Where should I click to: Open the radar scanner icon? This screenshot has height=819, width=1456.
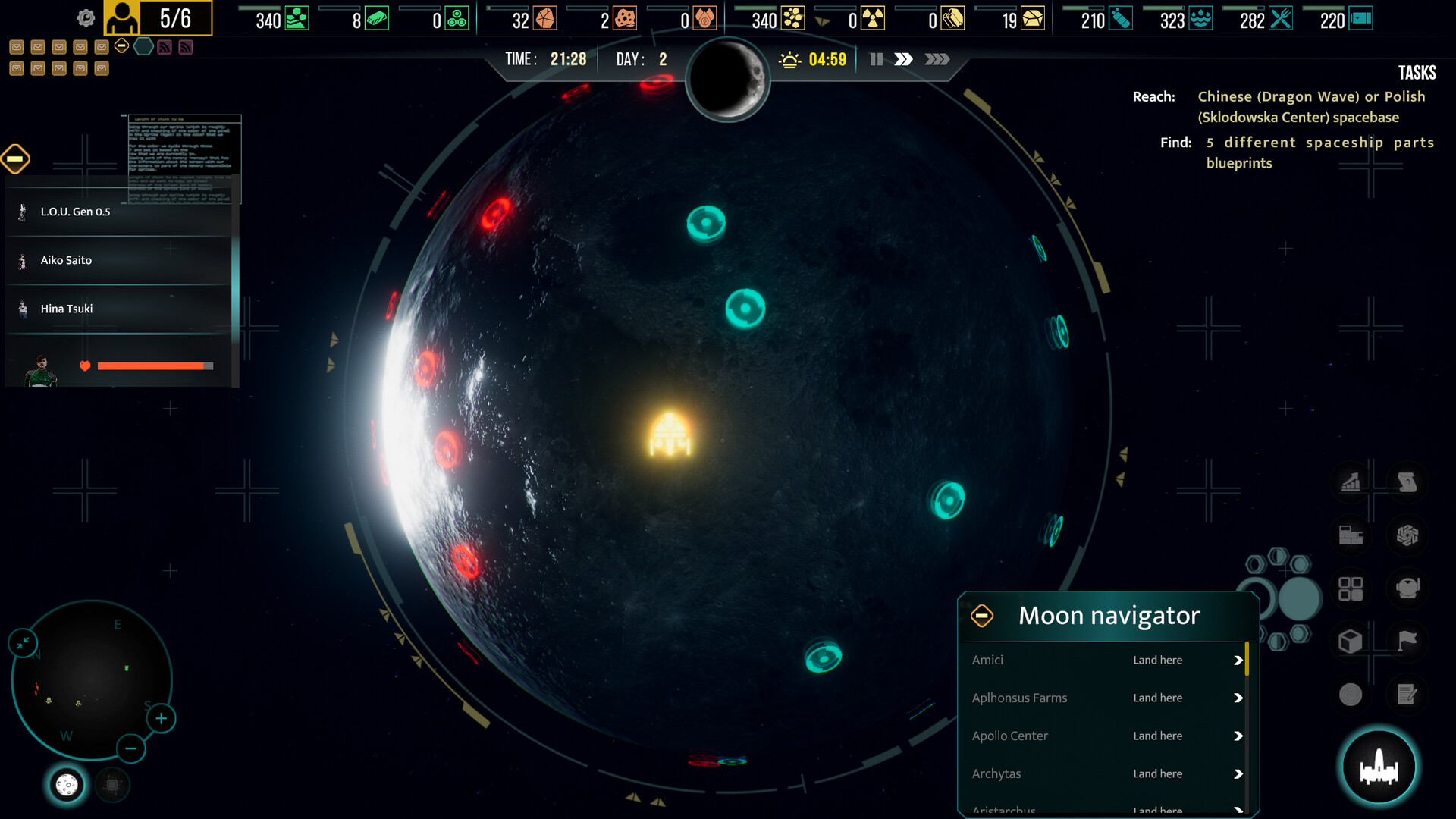coord(1351,694)
